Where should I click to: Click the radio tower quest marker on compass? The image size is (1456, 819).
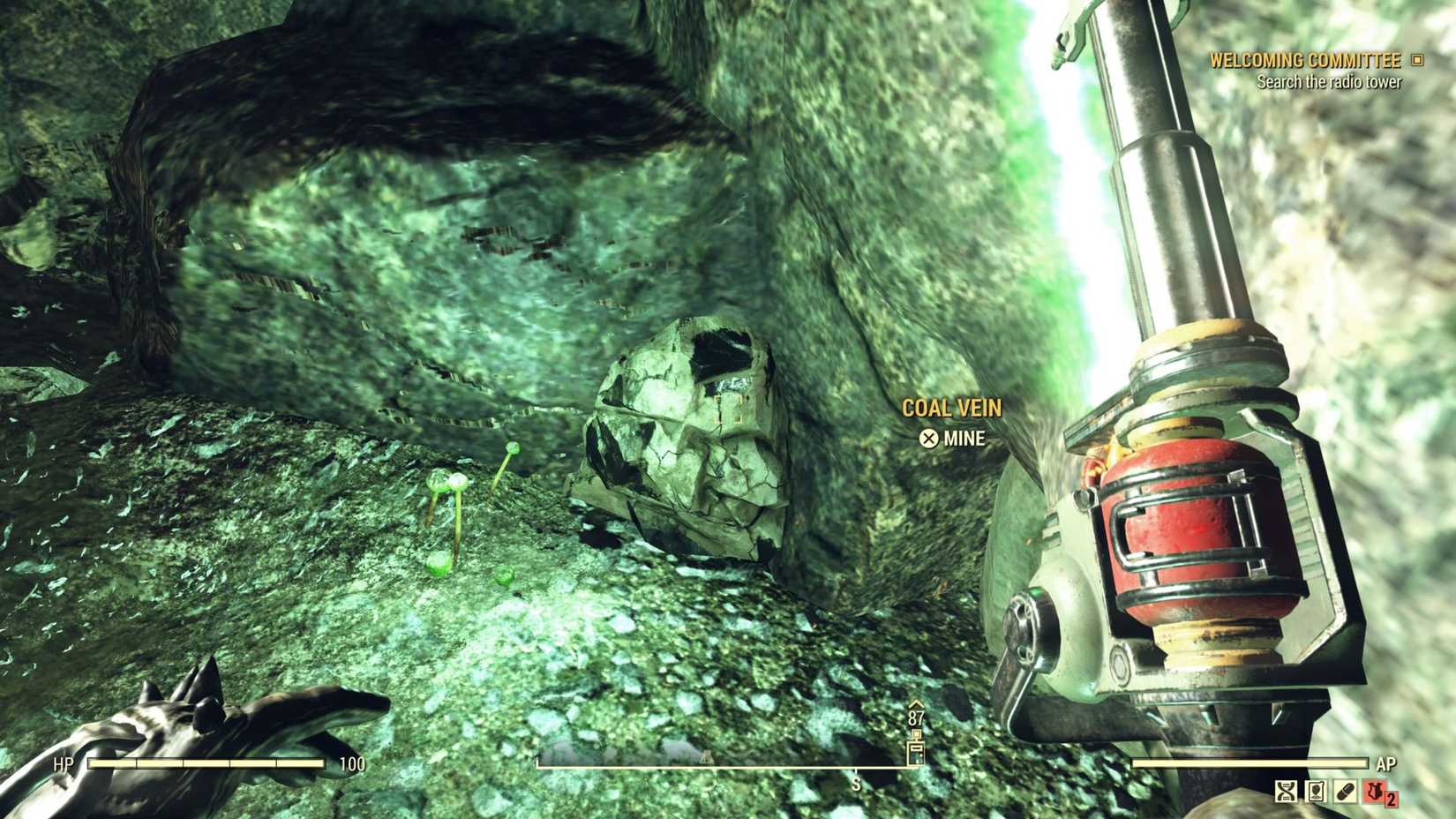[916, 752]
